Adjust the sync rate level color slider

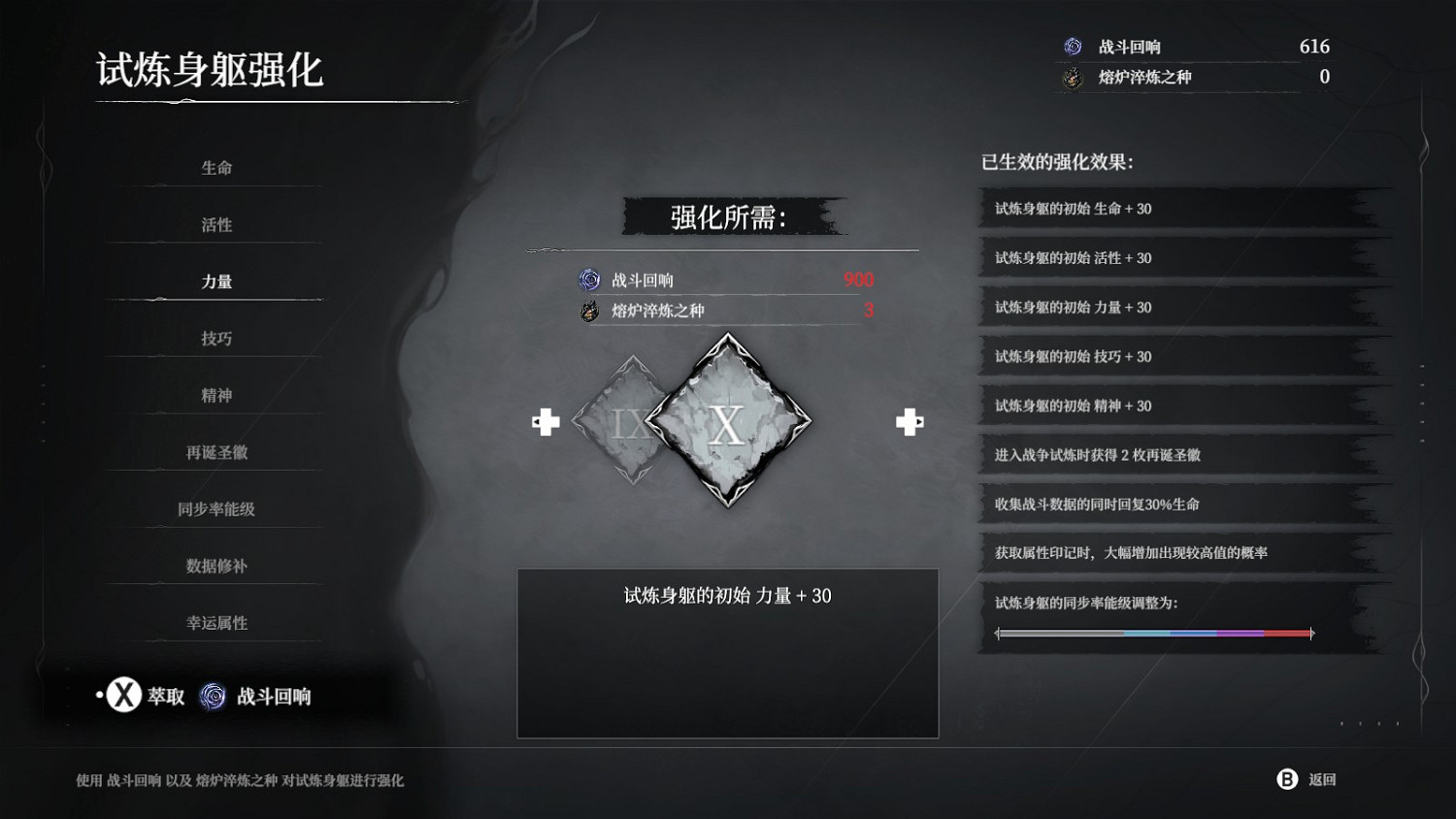click(1155, 633)
